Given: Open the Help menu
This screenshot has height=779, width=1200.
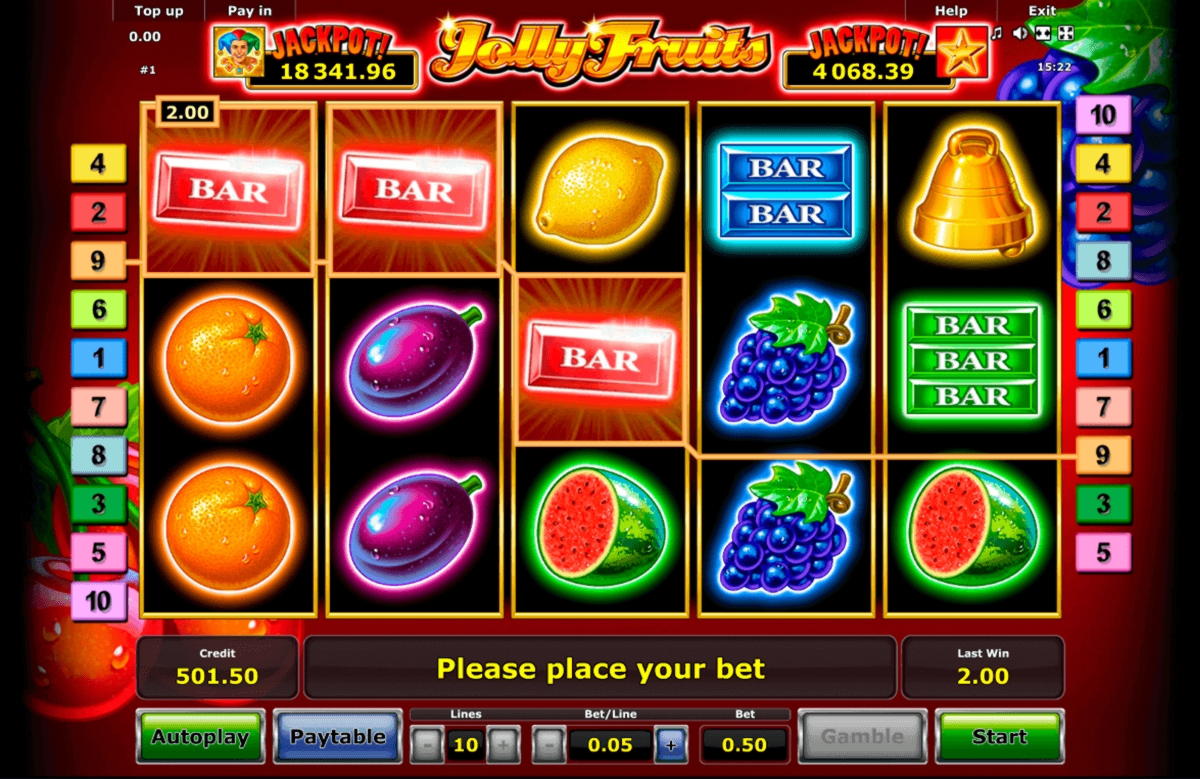Looking at the screenshot, I should tap(950, 11).
